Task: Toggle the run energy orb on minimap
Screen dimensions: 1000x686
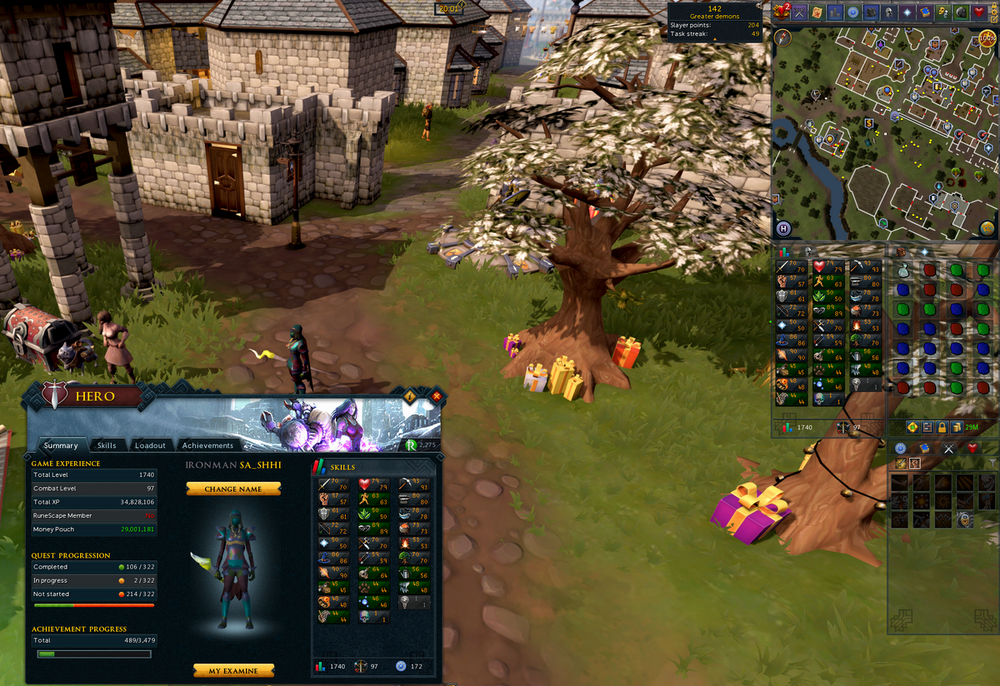Action: point(986,37)
